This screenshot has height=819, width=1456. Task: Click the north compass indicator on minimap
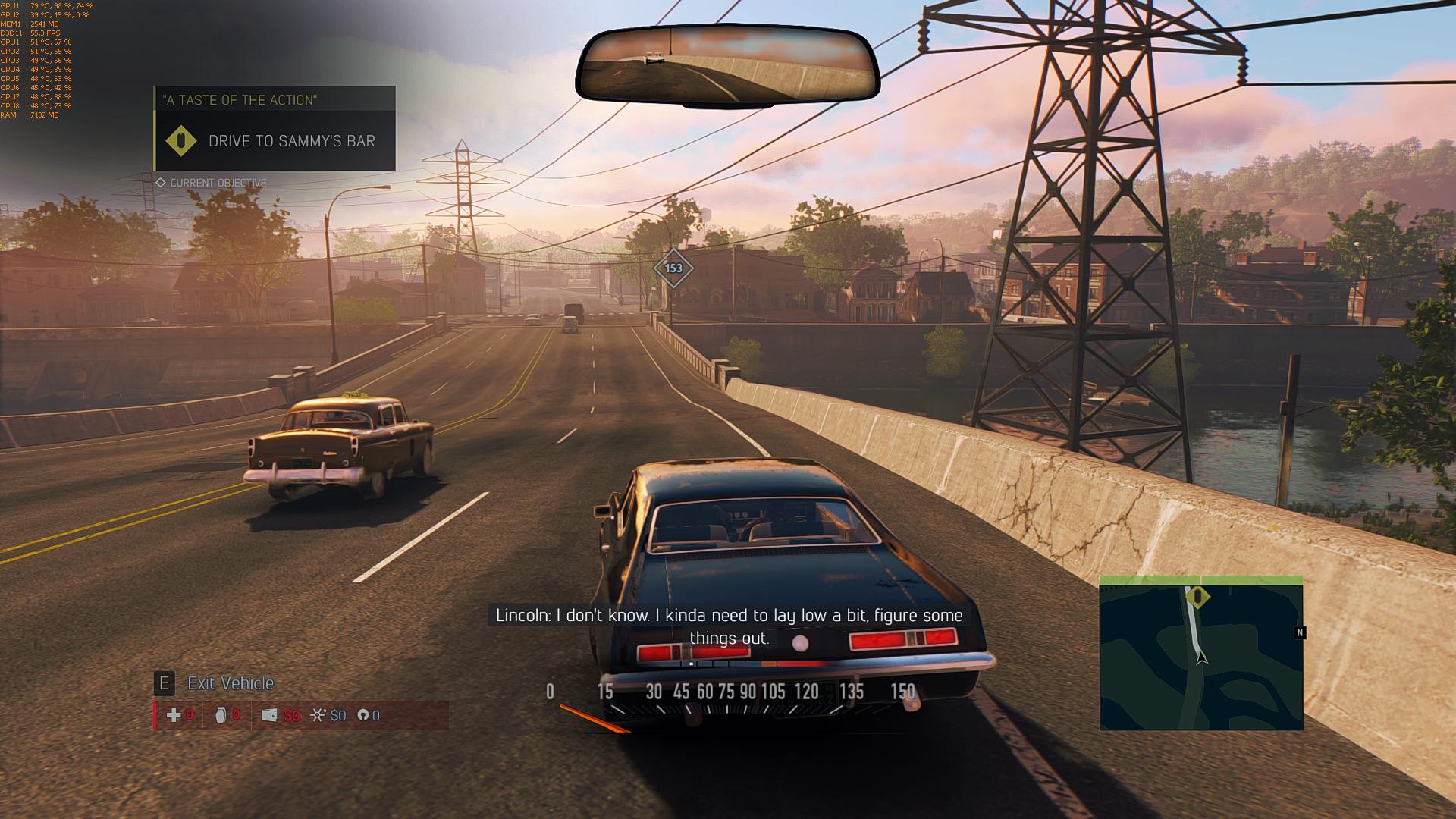point(1300,632)
